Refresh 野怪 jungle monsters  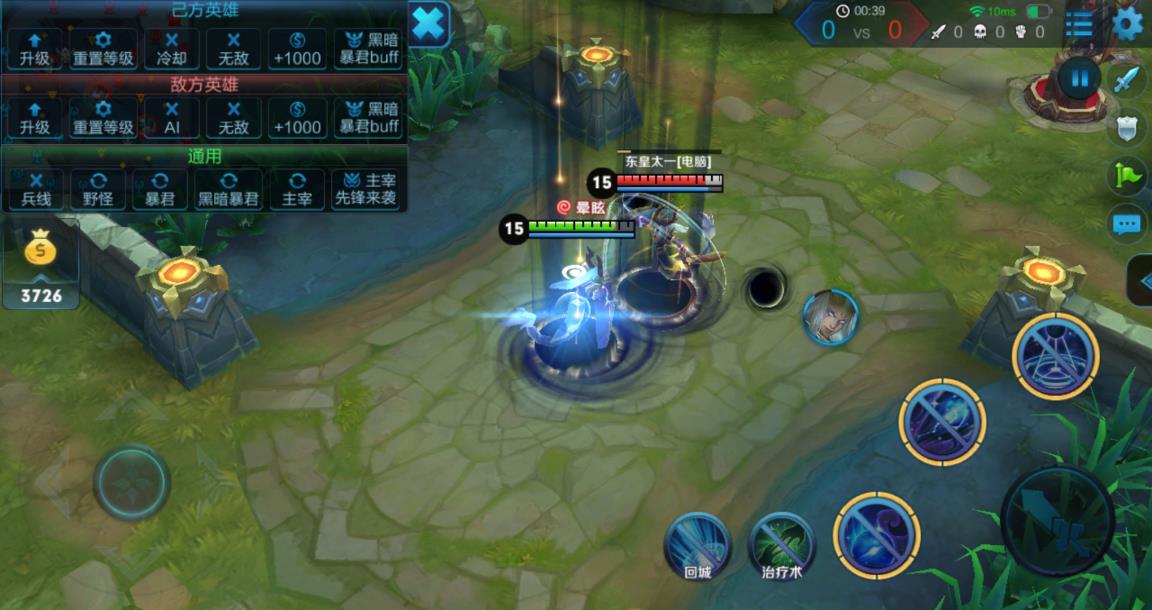pyautogui.click(x=98, y=189)
